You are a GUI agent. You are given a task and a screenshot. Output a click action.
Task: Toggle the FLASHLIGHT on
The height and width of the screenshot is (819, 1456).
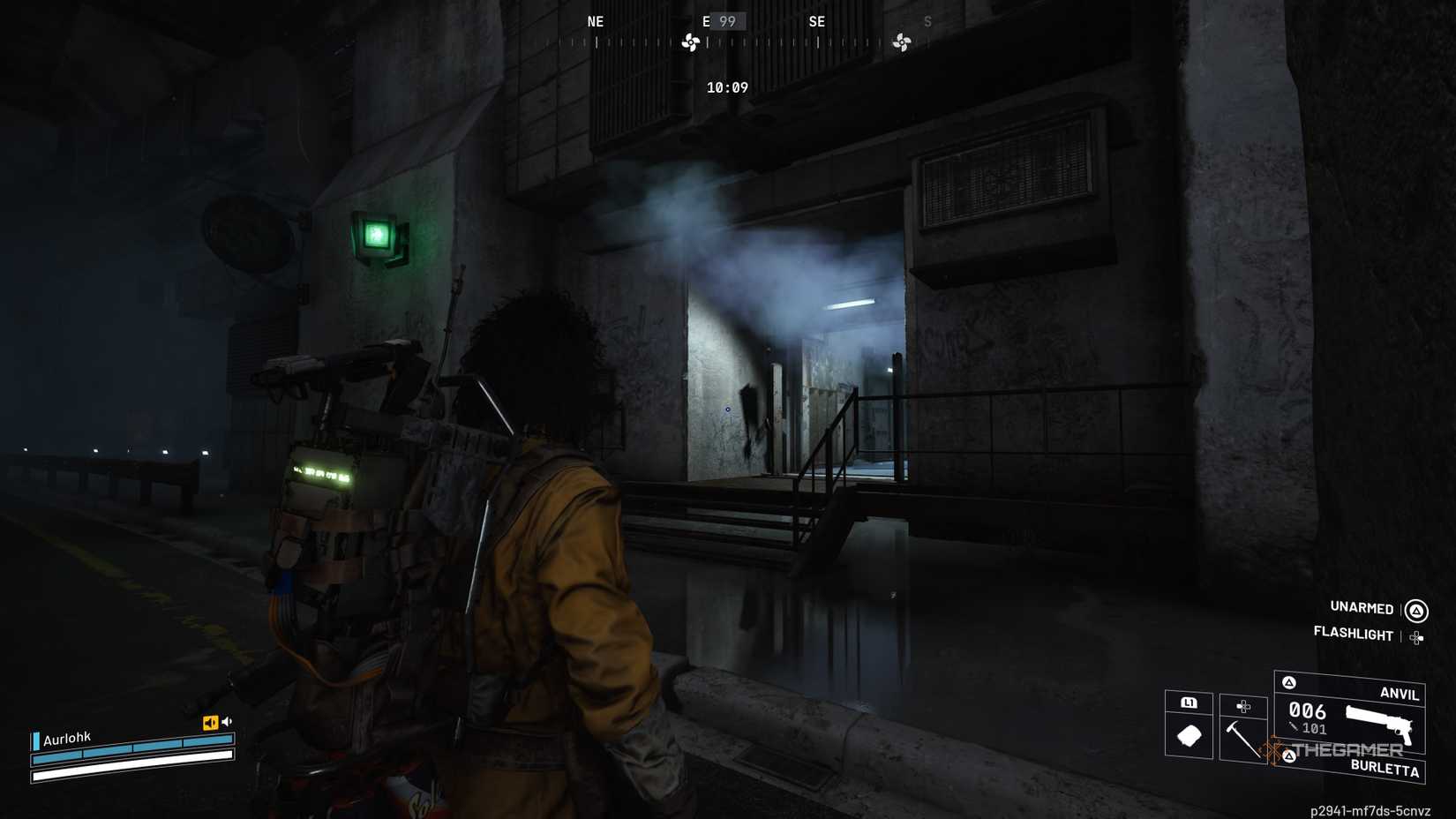coord(1354,635)
